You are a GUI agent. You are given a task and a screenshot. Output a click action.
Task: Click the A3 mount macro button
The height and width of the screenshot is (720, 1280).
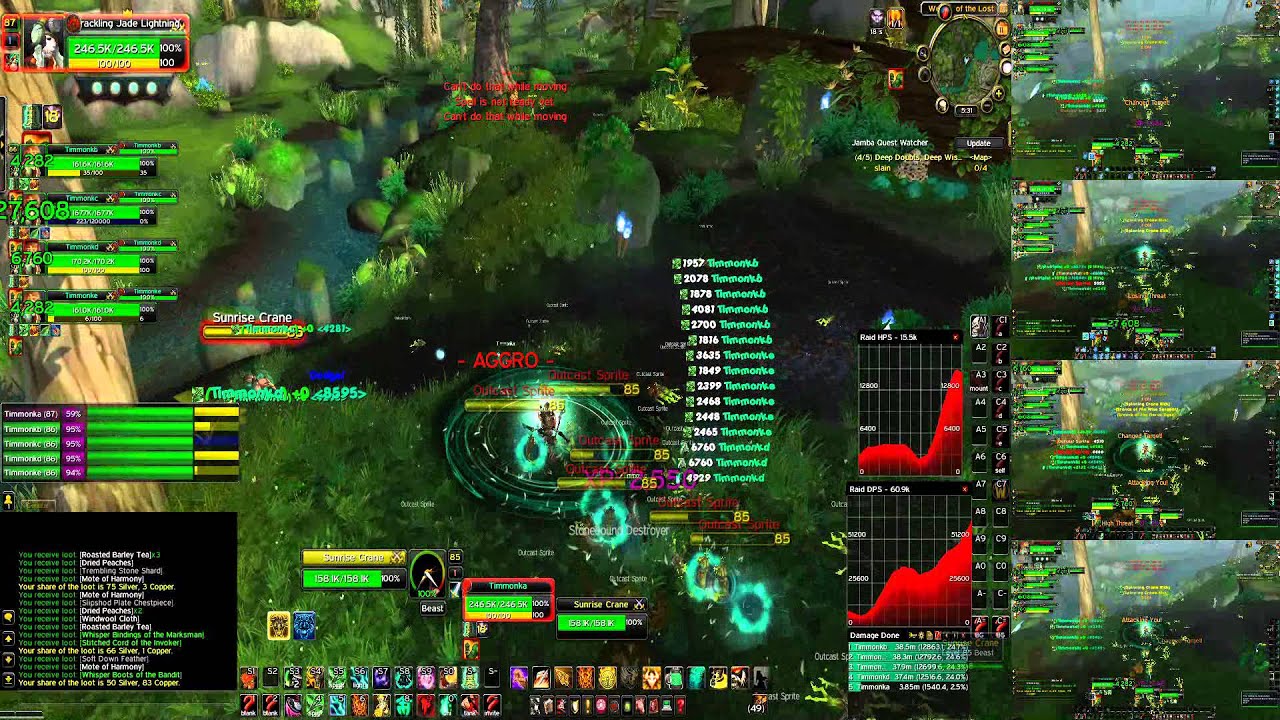point(980,380)
